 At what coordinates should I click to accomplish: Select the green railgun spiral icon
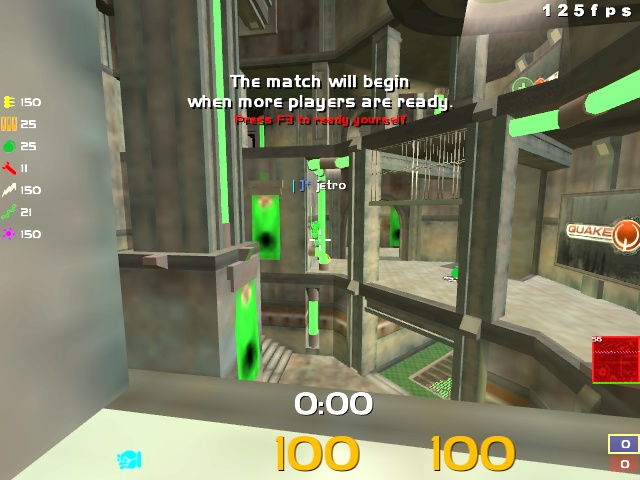tap(10, 212)
